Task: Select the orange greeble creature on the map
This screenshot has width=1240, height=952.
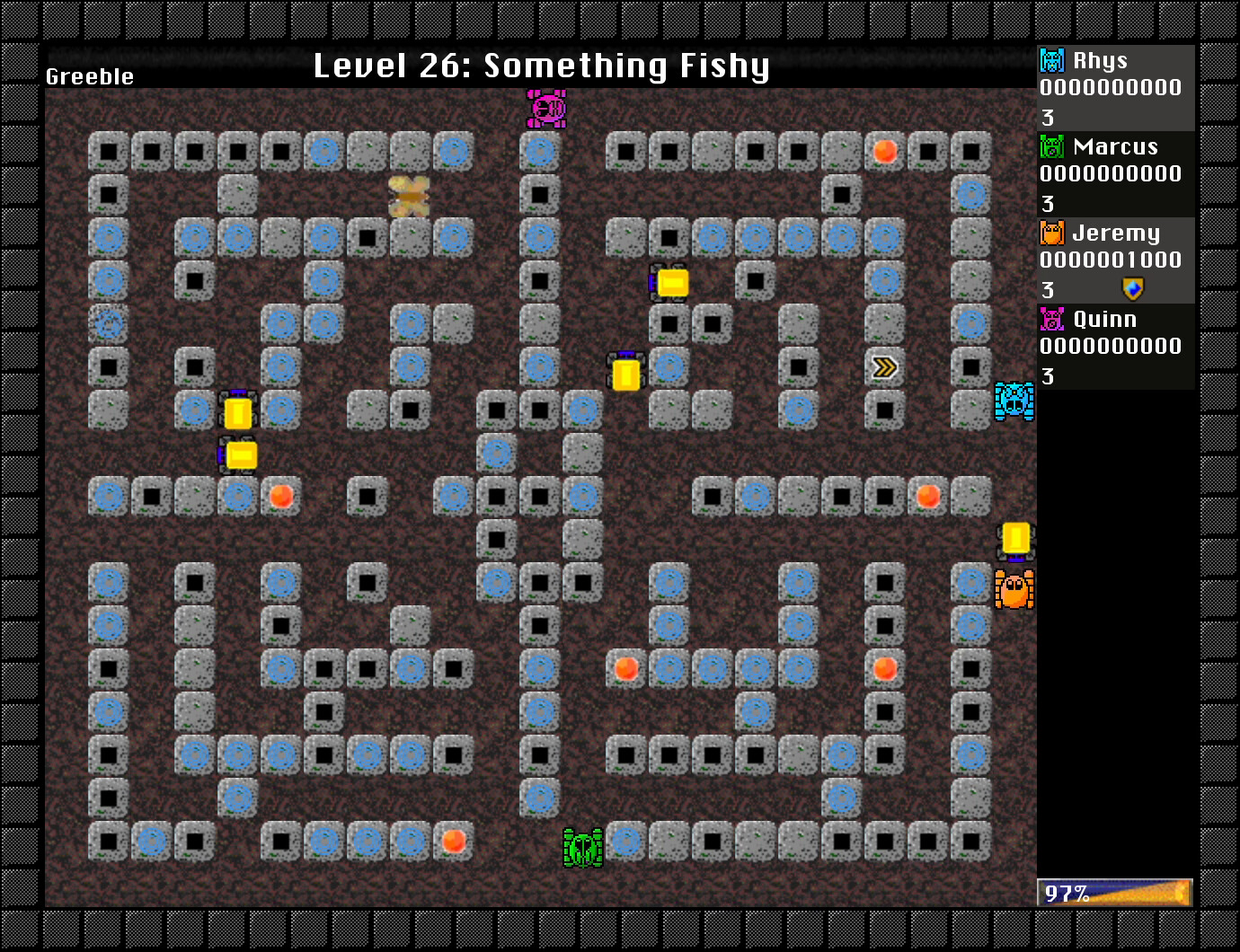Action: (x=1014, y=589)
